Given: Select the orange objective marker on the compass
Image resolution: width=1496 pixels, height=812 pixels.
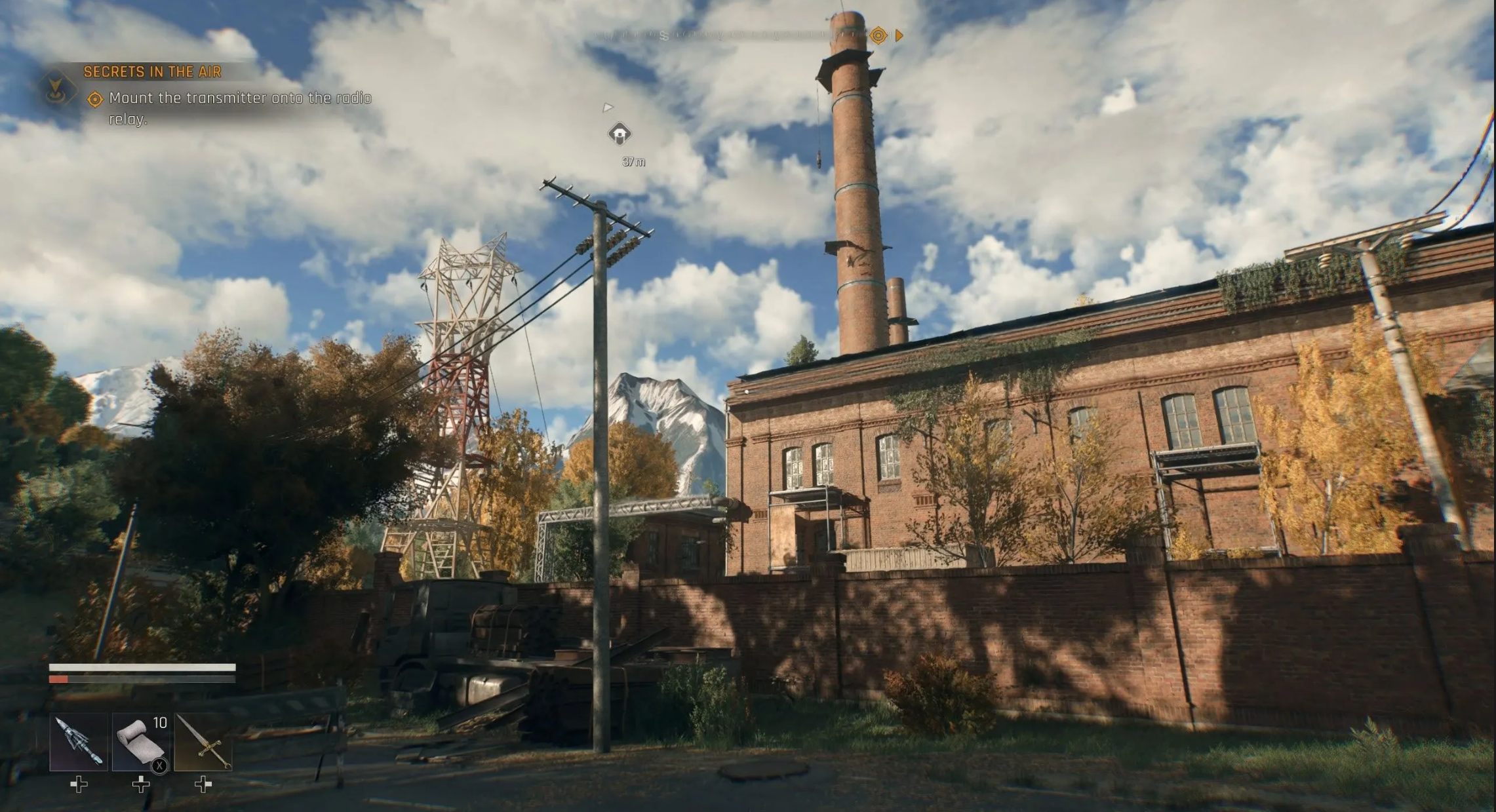Looking at the screenshot, I should coord(878,35).
